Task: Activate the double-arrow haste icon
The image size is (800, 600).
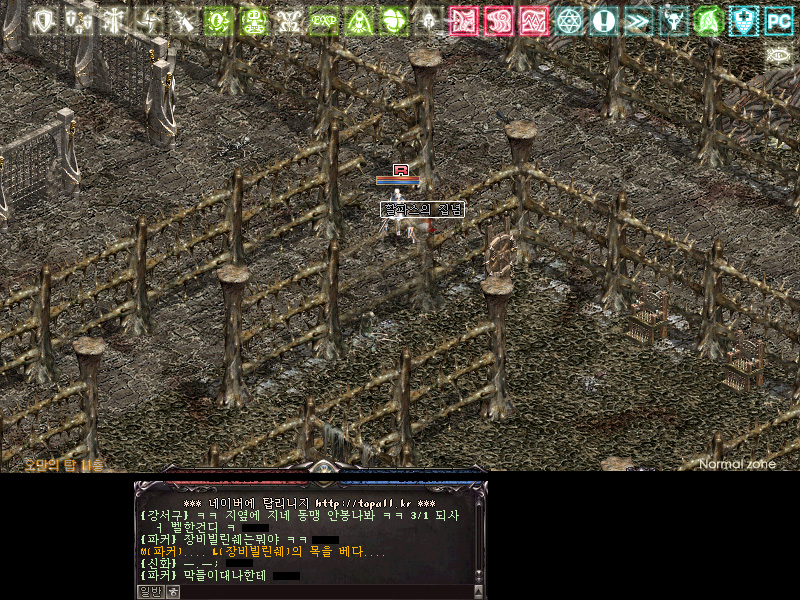Action: click(638, 20)
